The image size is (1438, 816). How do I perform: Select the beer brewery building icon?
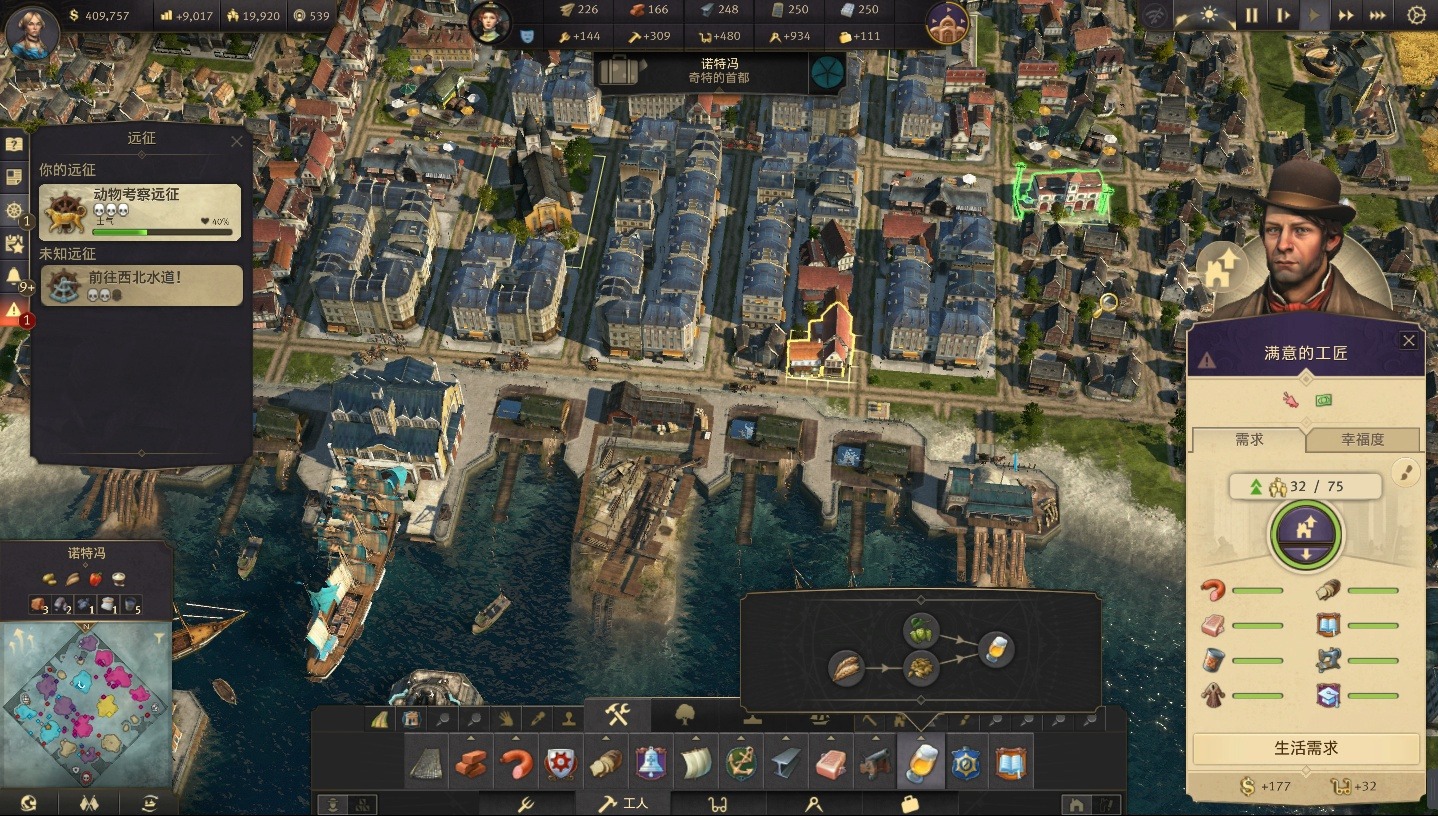[x=920, y=764]
